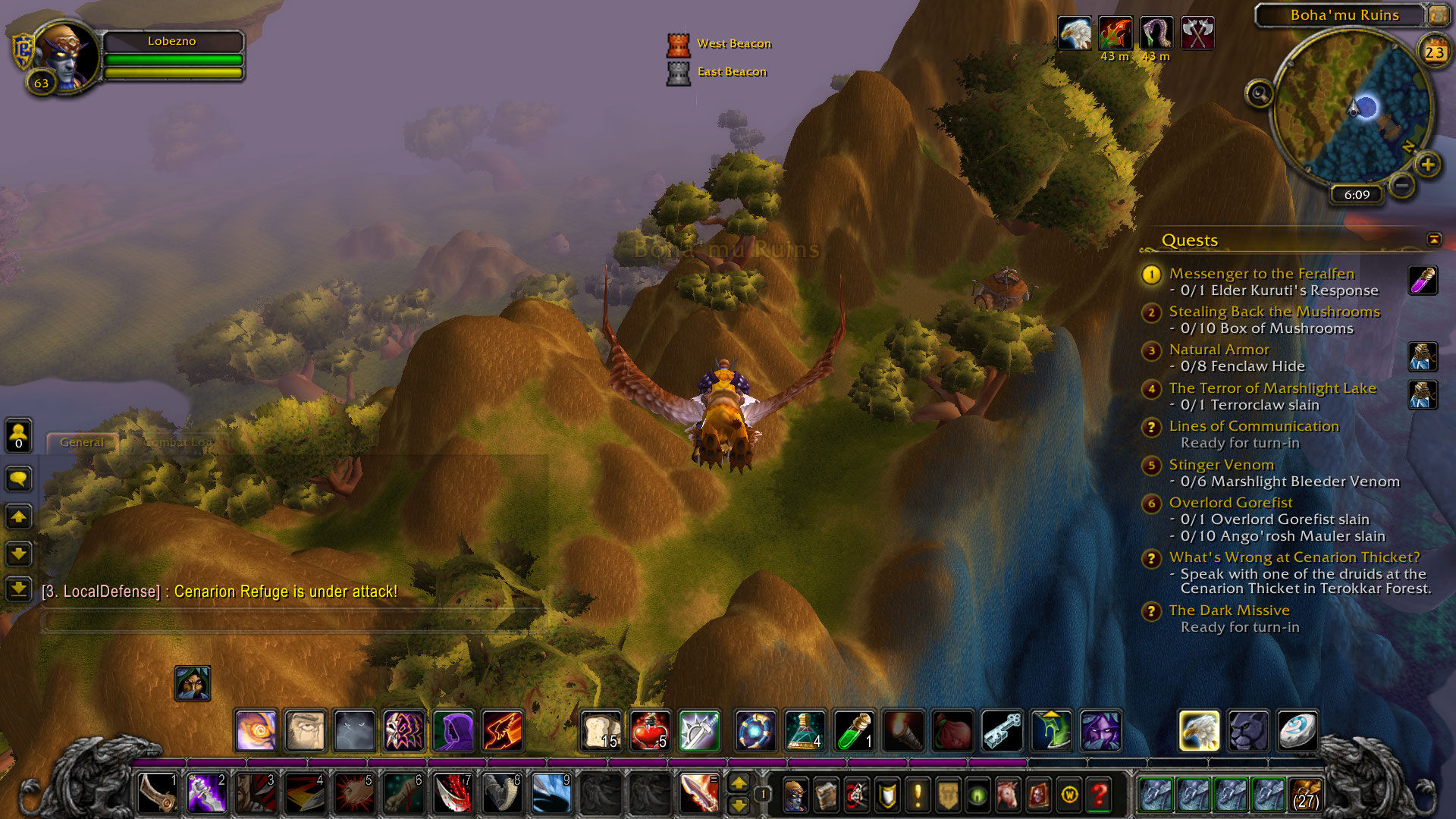Zoom out the minimap
The height and width of the screenshot is (819, 1456).
1402,185
